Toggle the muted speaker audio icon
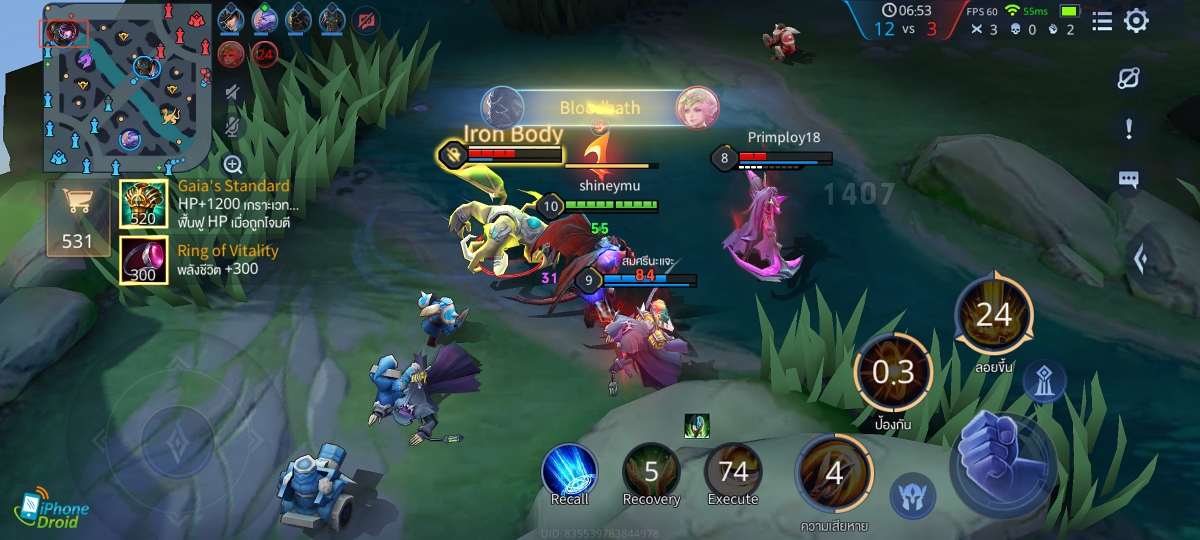The height and width of the screenshot is (540, 1200). coord(233,93)
